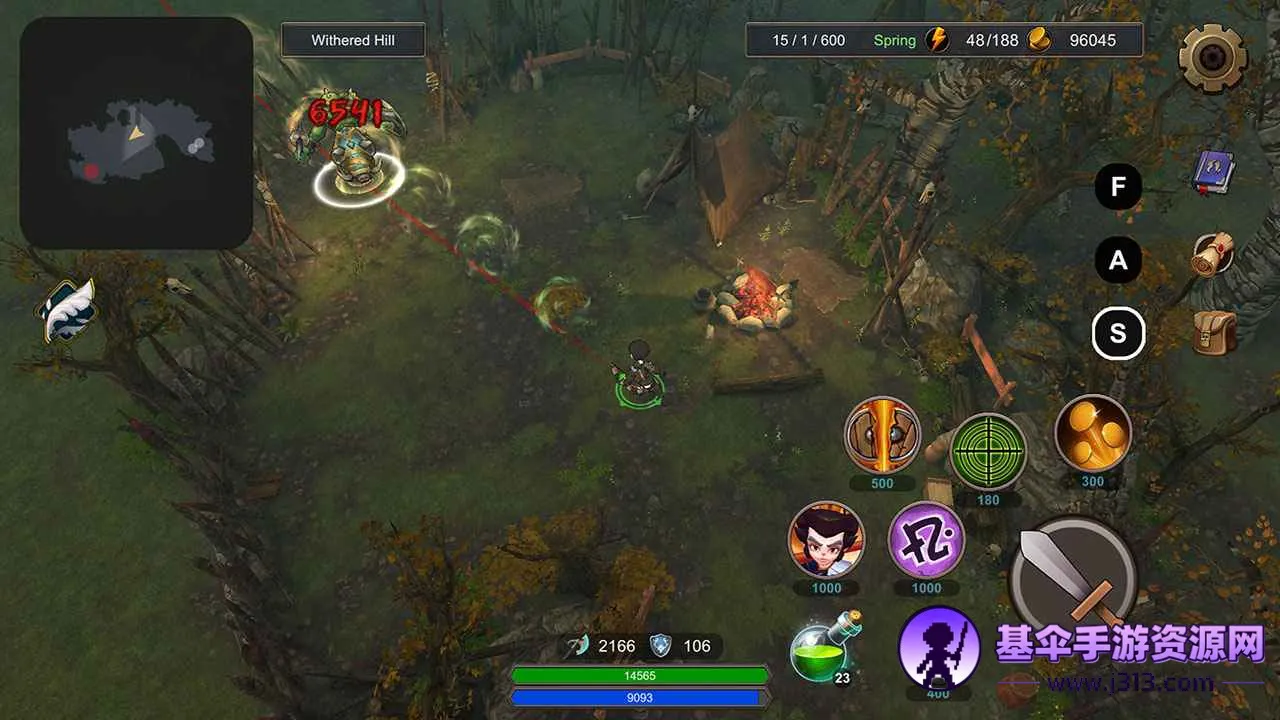Tap the white feather wing icon

68,310
